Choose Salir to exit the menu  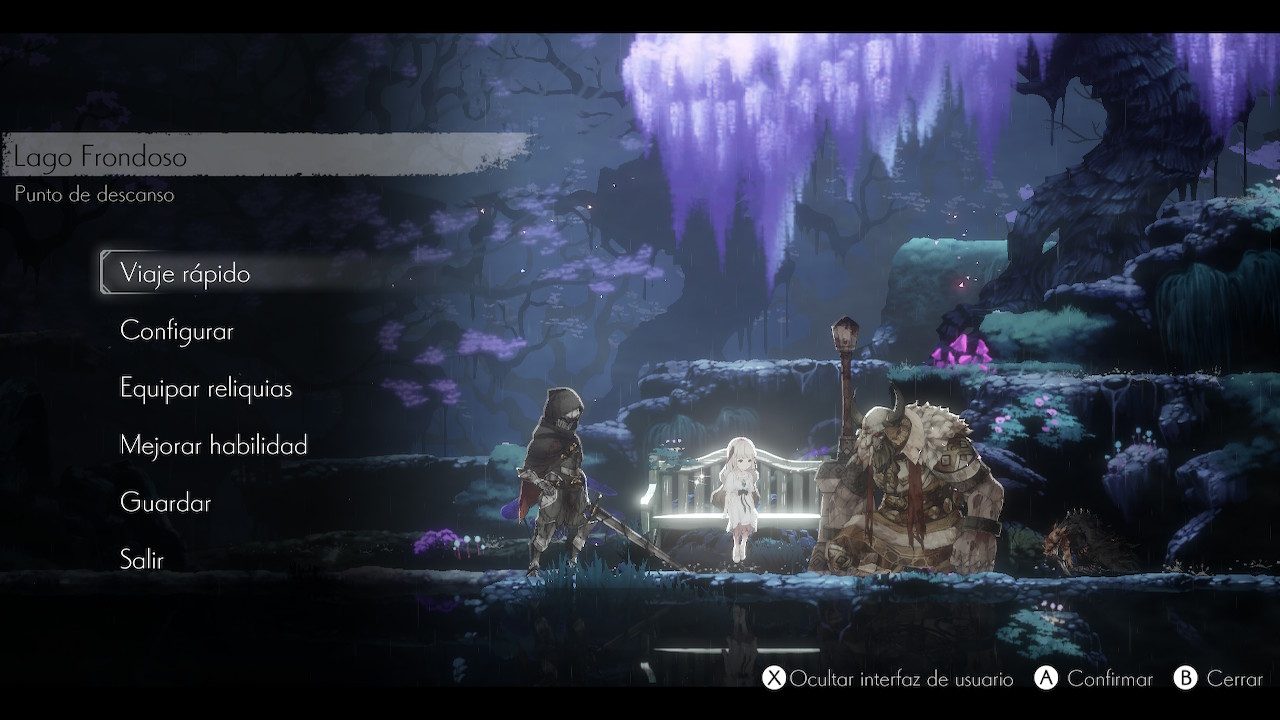(142, 559)
